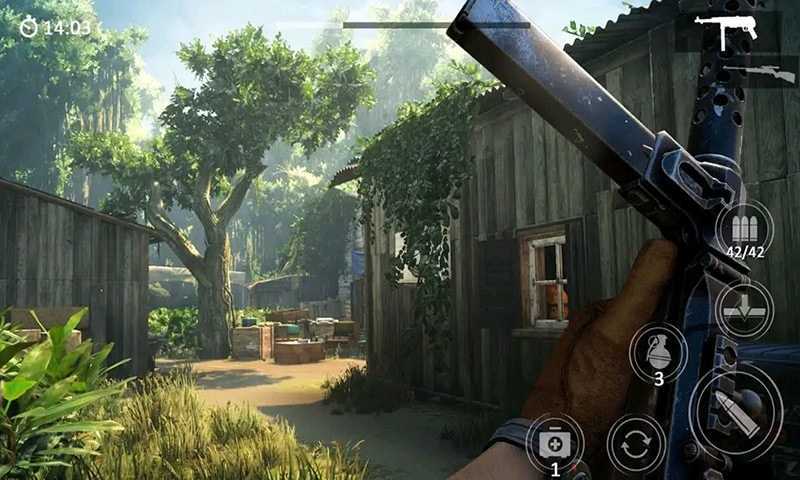Fire with the large bullet button
The width and height of the screenshot is (800, 480).
[x=735, y=410]
